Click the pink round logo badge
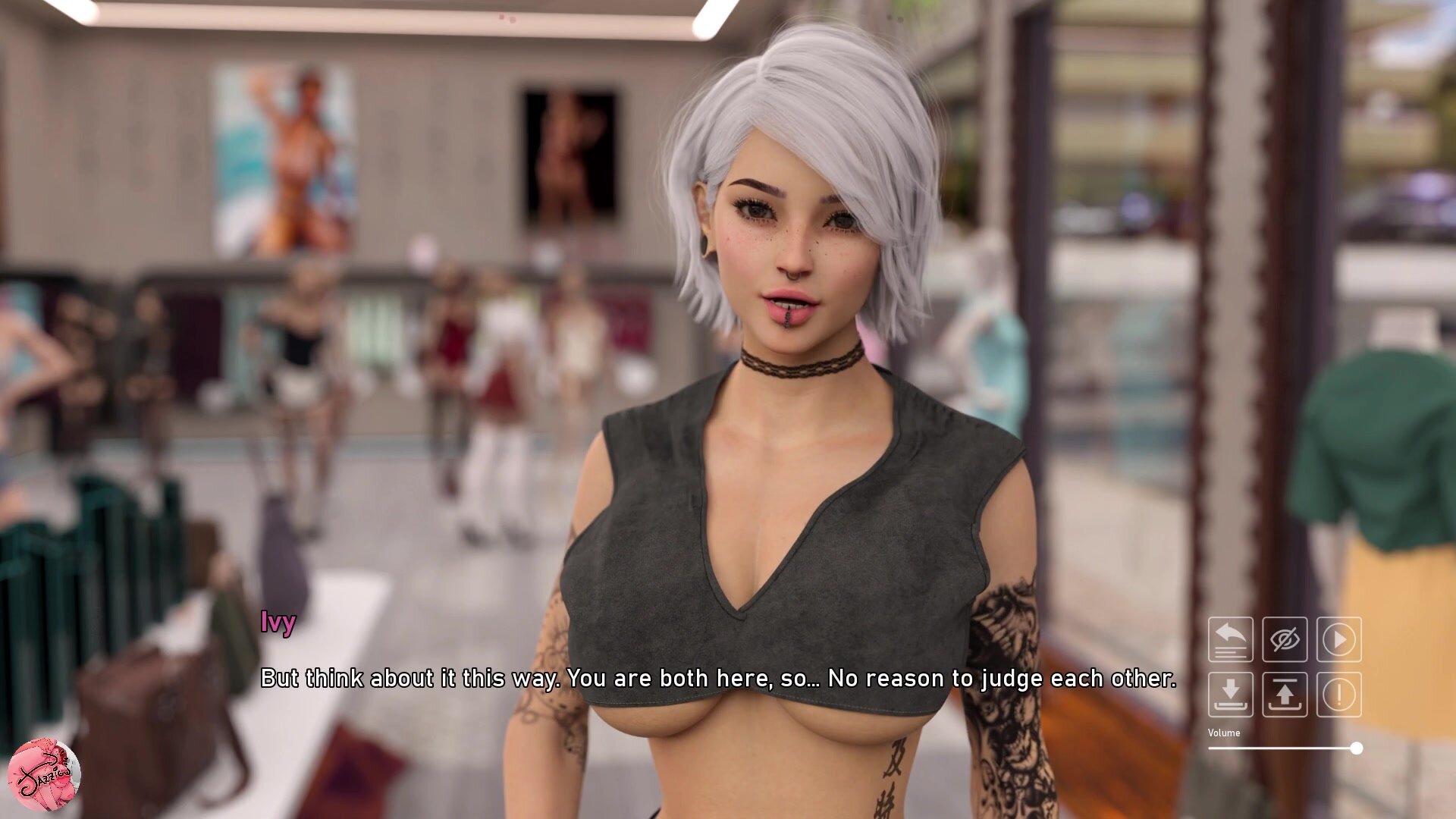Viewport: 1456px width, 819px height. coord(44,774)
